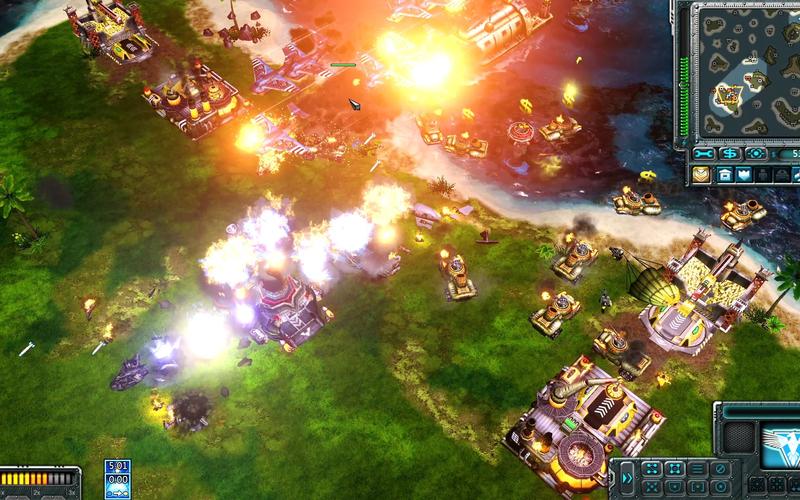Choose the three-bars command button
The width and height of the screenshot is (800, 500).
(x=699, y=468)
